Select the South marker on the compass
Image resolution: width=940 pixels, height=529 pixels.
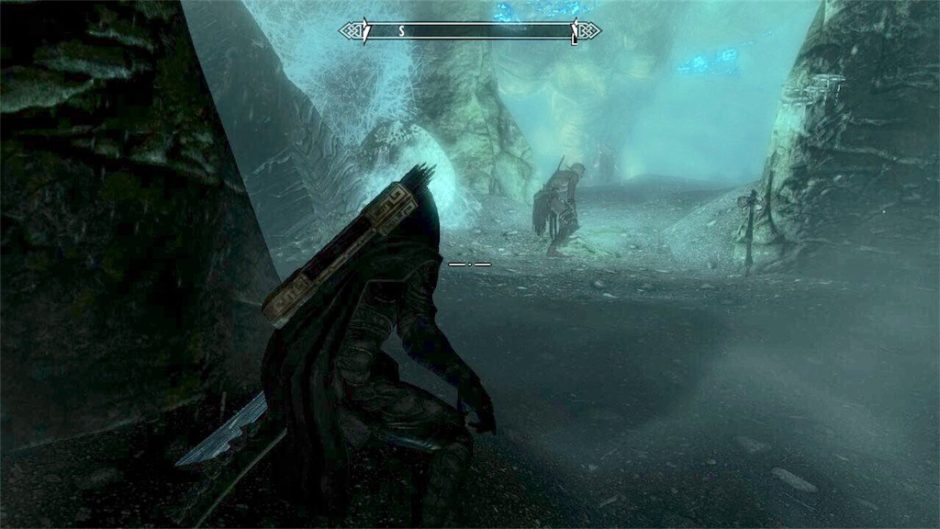click(401, 32)
